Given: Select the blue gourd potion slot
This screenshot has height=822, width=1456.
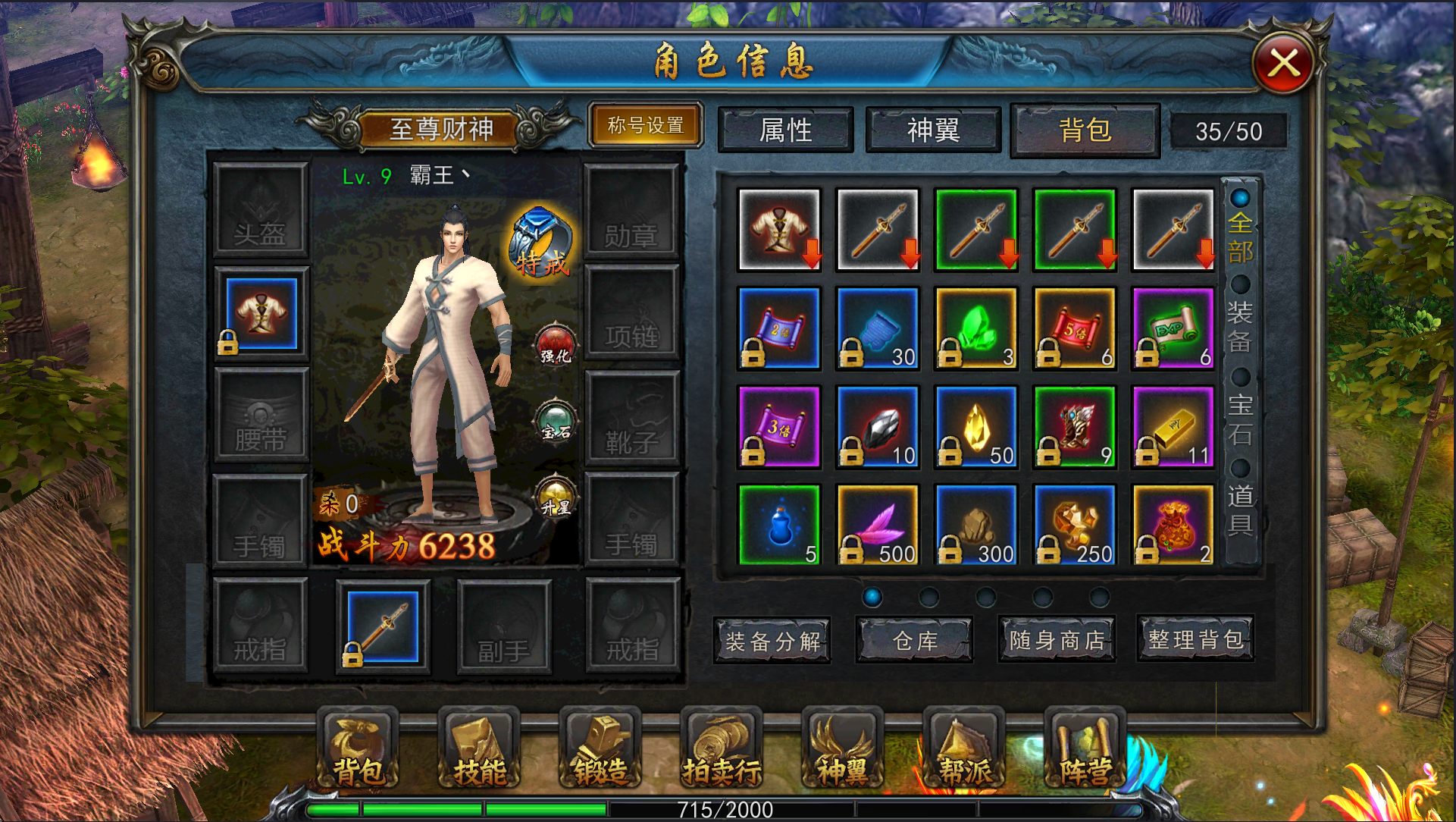Looking at the screenshot, I should (779, 525).
